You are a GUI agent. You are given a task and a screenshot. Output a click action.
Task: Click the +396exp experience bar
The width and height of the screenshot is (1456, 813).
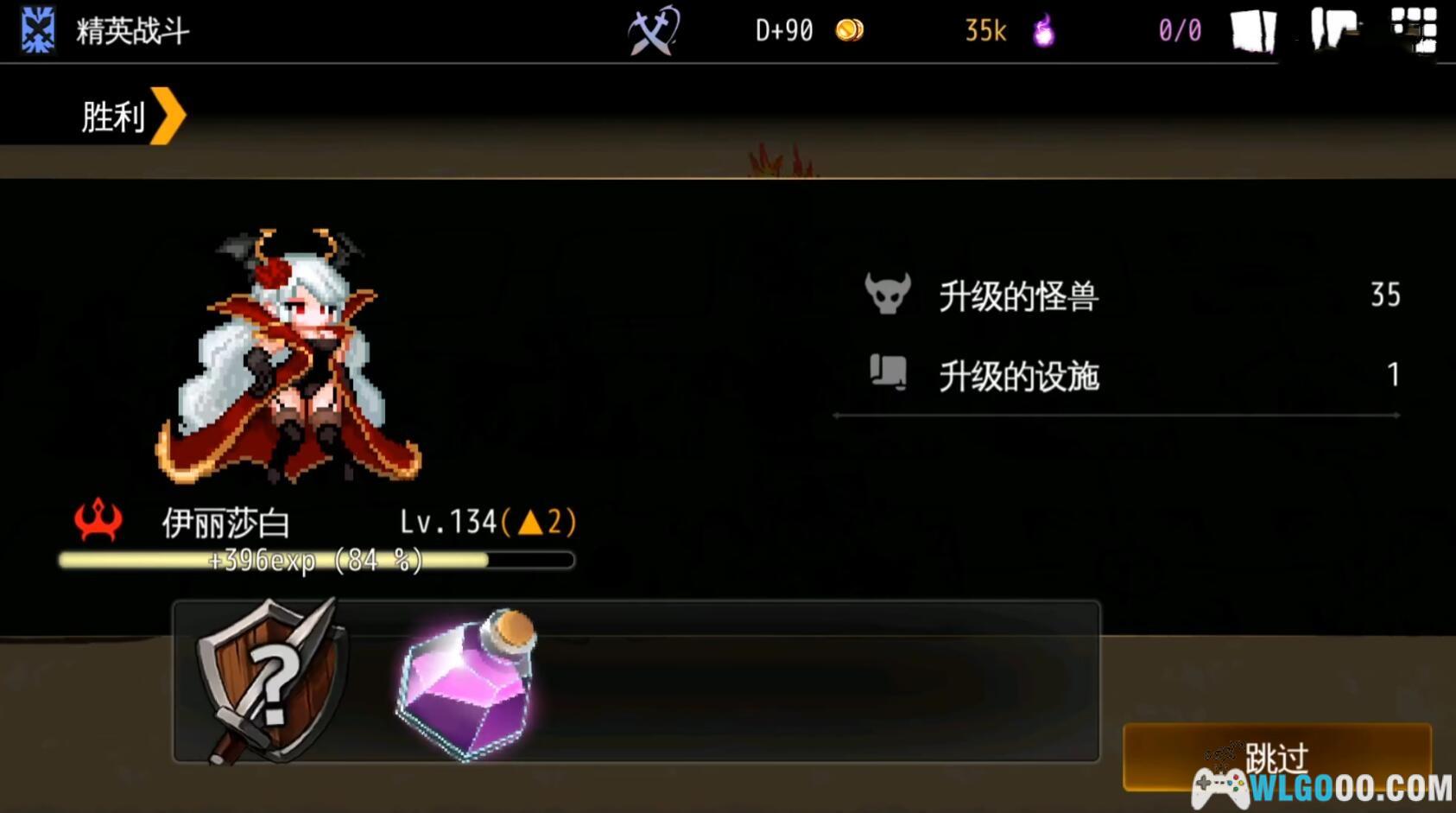click(313, 560)
